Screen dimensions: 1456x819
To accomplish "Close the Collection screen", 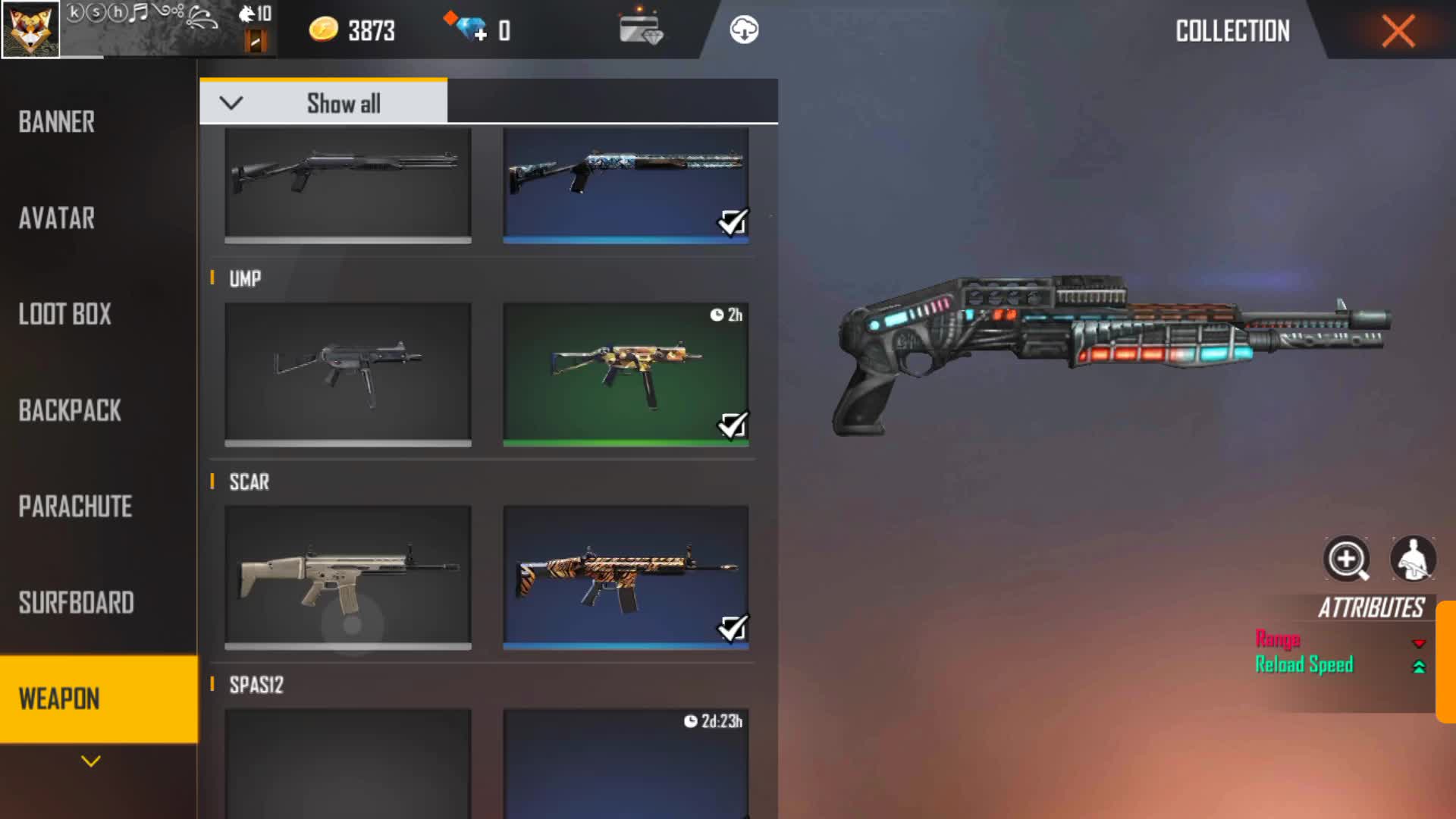I will coord(1398,31).
